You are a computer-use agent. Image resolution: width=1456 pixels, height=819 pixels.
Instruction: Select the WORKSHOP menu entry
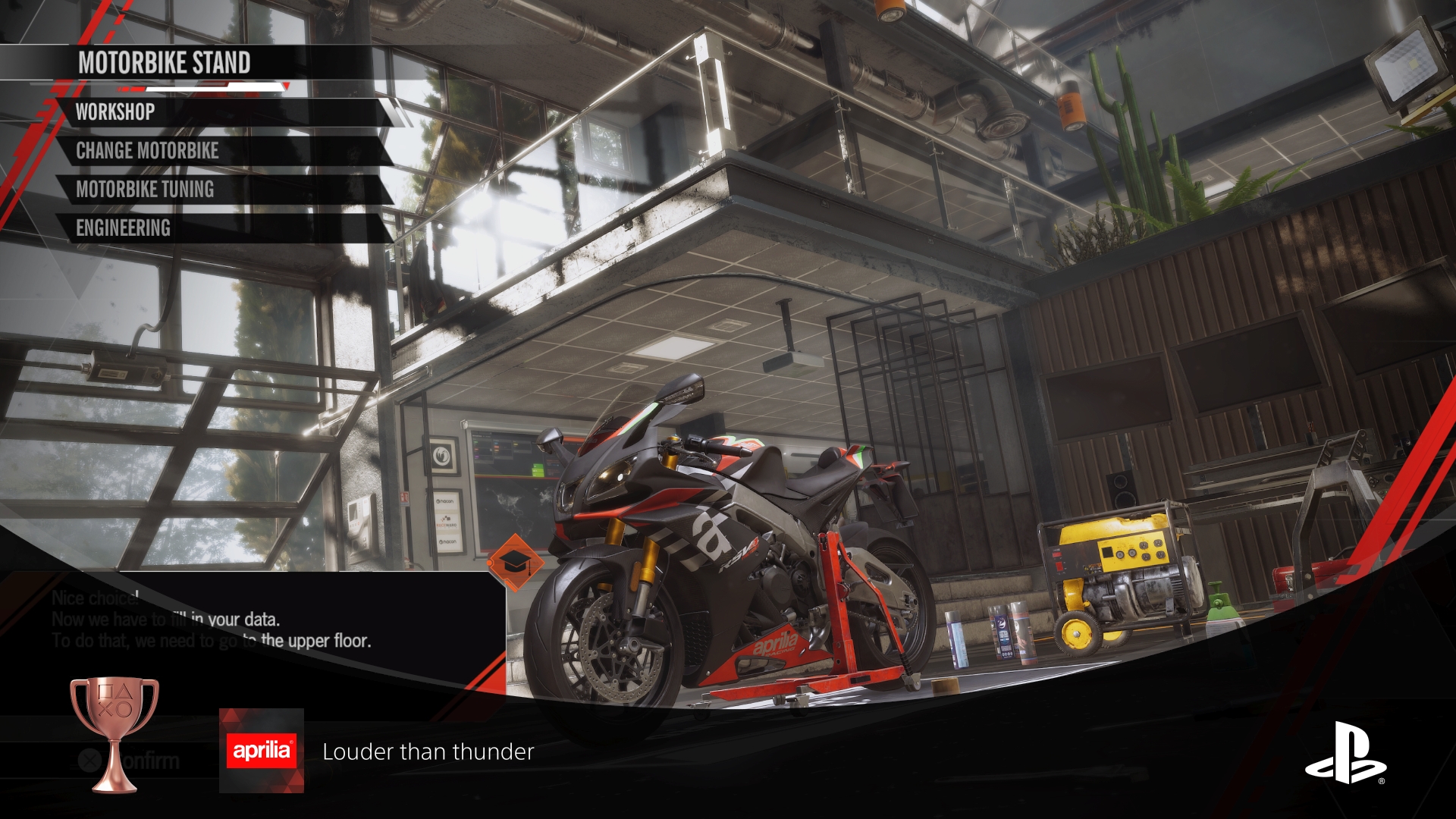pyautogui.click(x=114, y=113)
